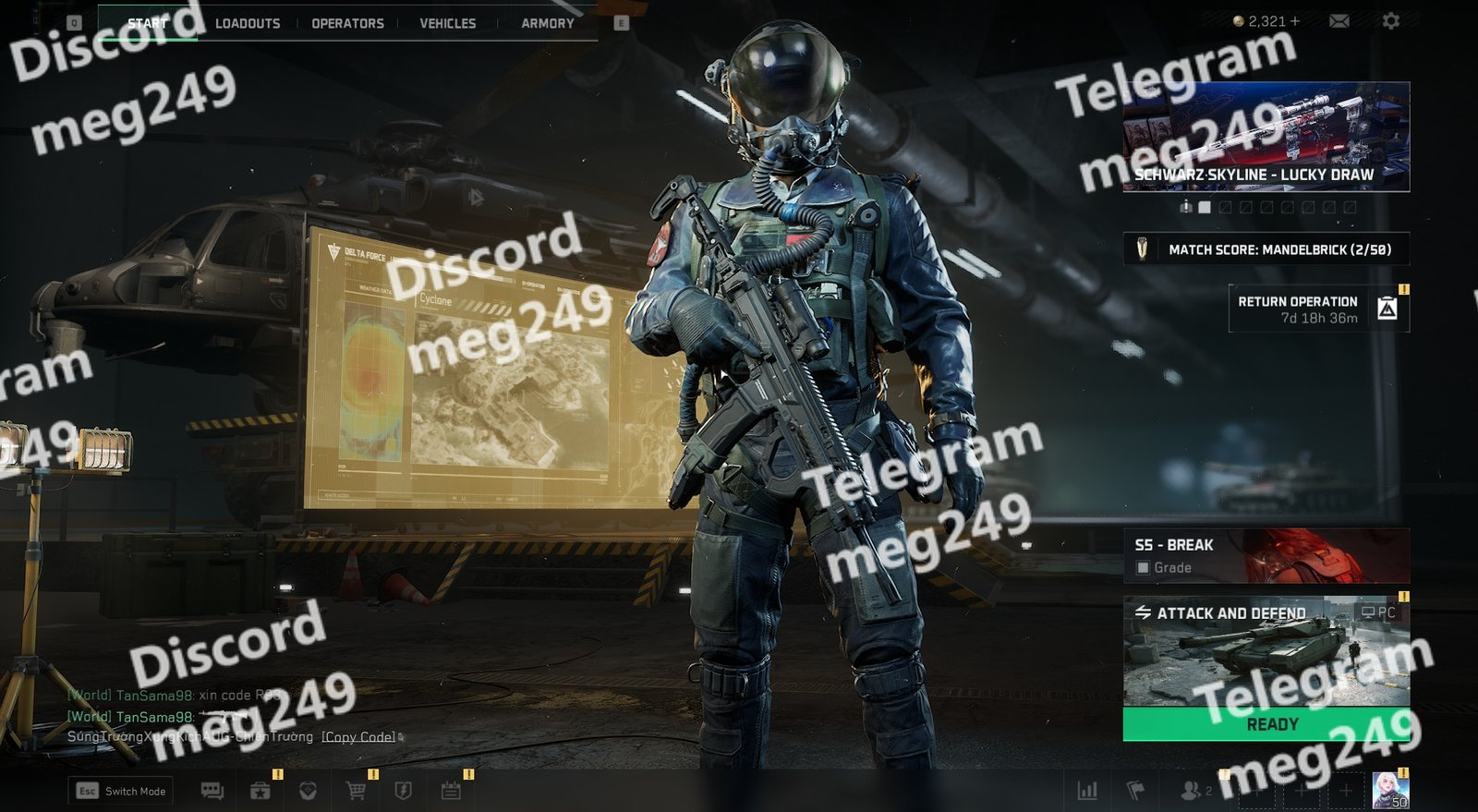Click the Switch Mode button
1478x812 pixels.
coord(121,791)
